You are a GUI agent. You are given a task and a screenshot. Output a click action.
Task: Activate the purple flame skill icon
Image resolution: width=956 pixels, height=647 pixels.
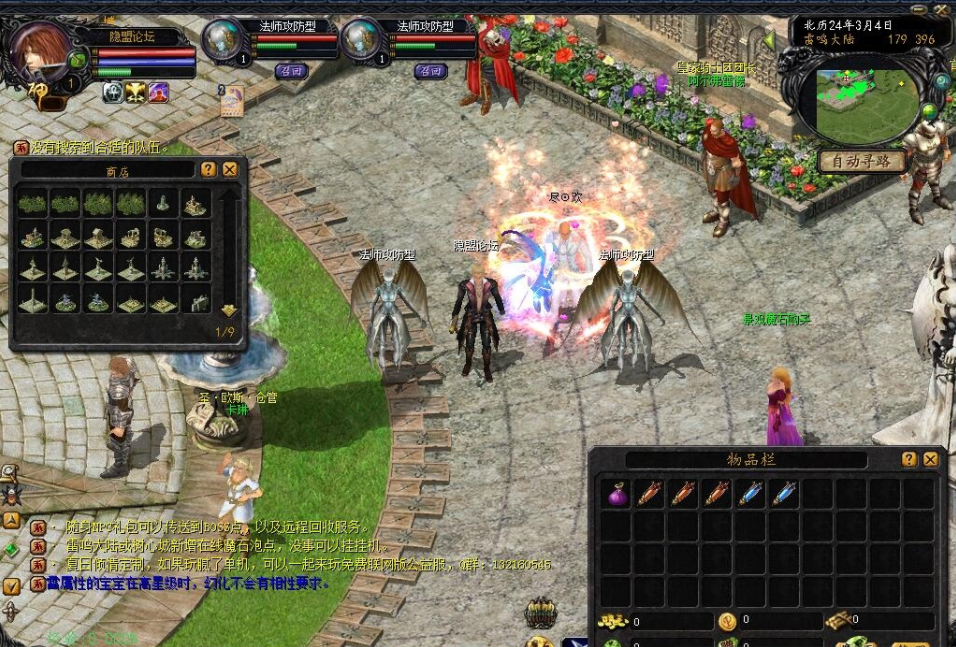pyautogui.click(x=159, y=93)
